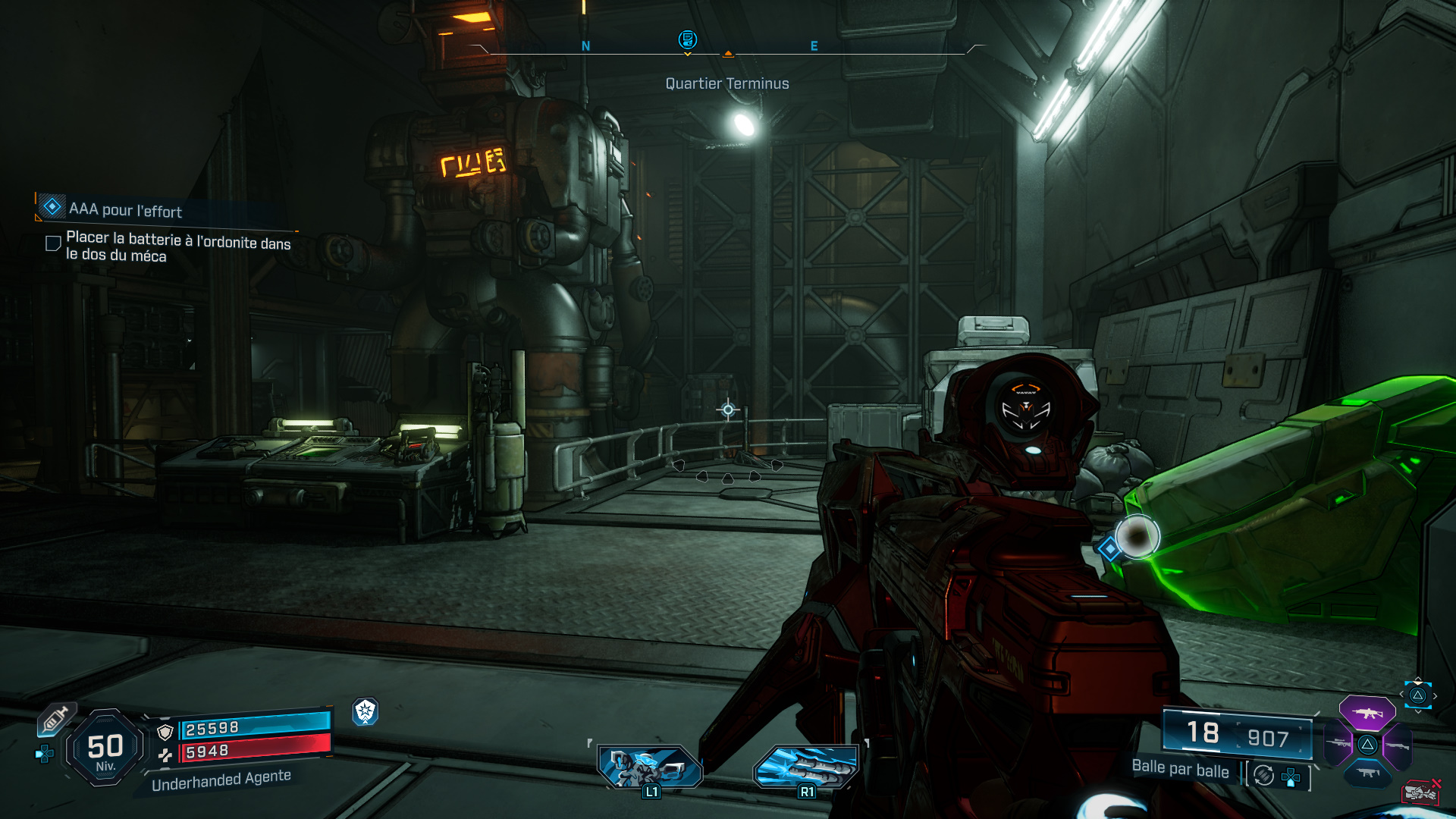Click the red disabled vehicle icon
The width and height of the screenshot is (1456, 819).
point(1420,792)
